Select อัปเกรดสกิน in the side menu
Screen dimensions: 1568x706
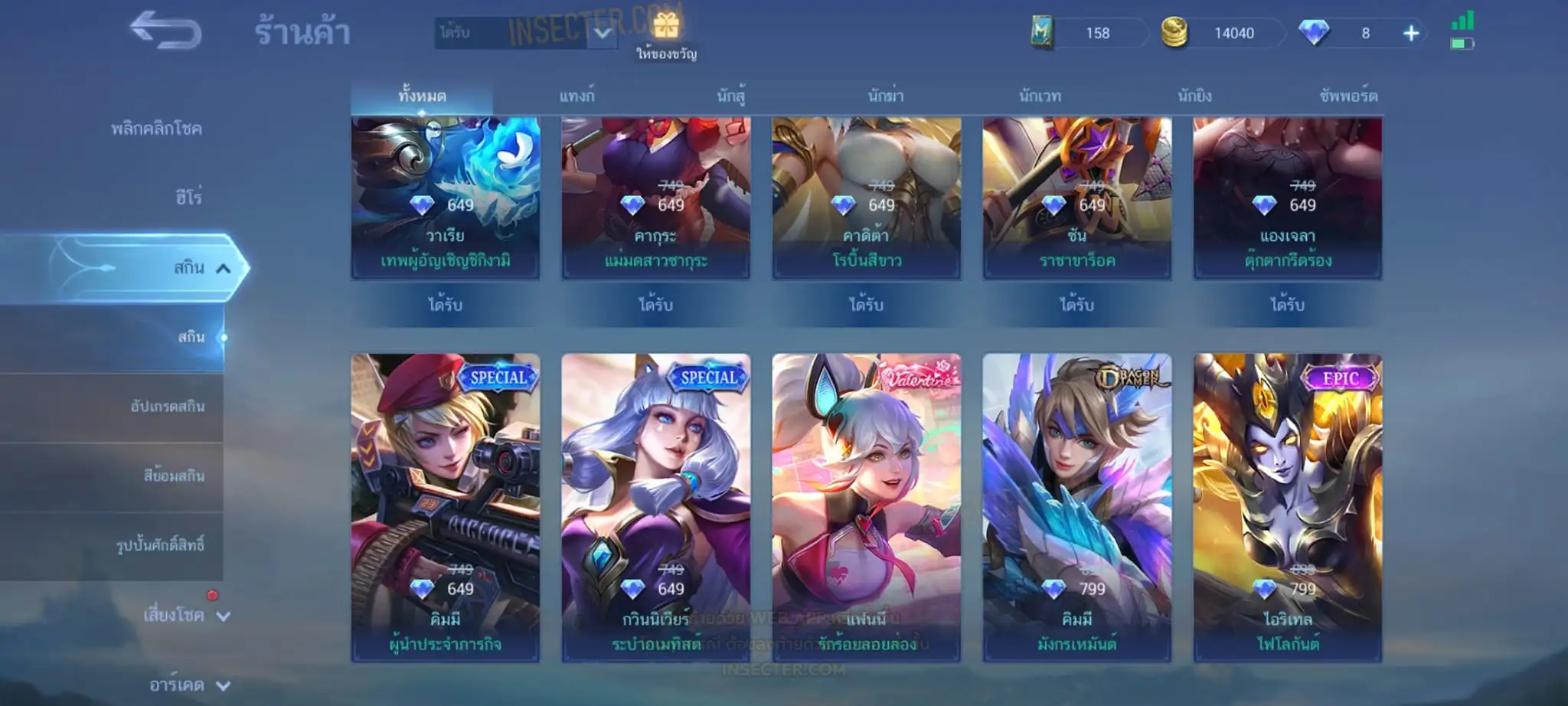(167, 407)
